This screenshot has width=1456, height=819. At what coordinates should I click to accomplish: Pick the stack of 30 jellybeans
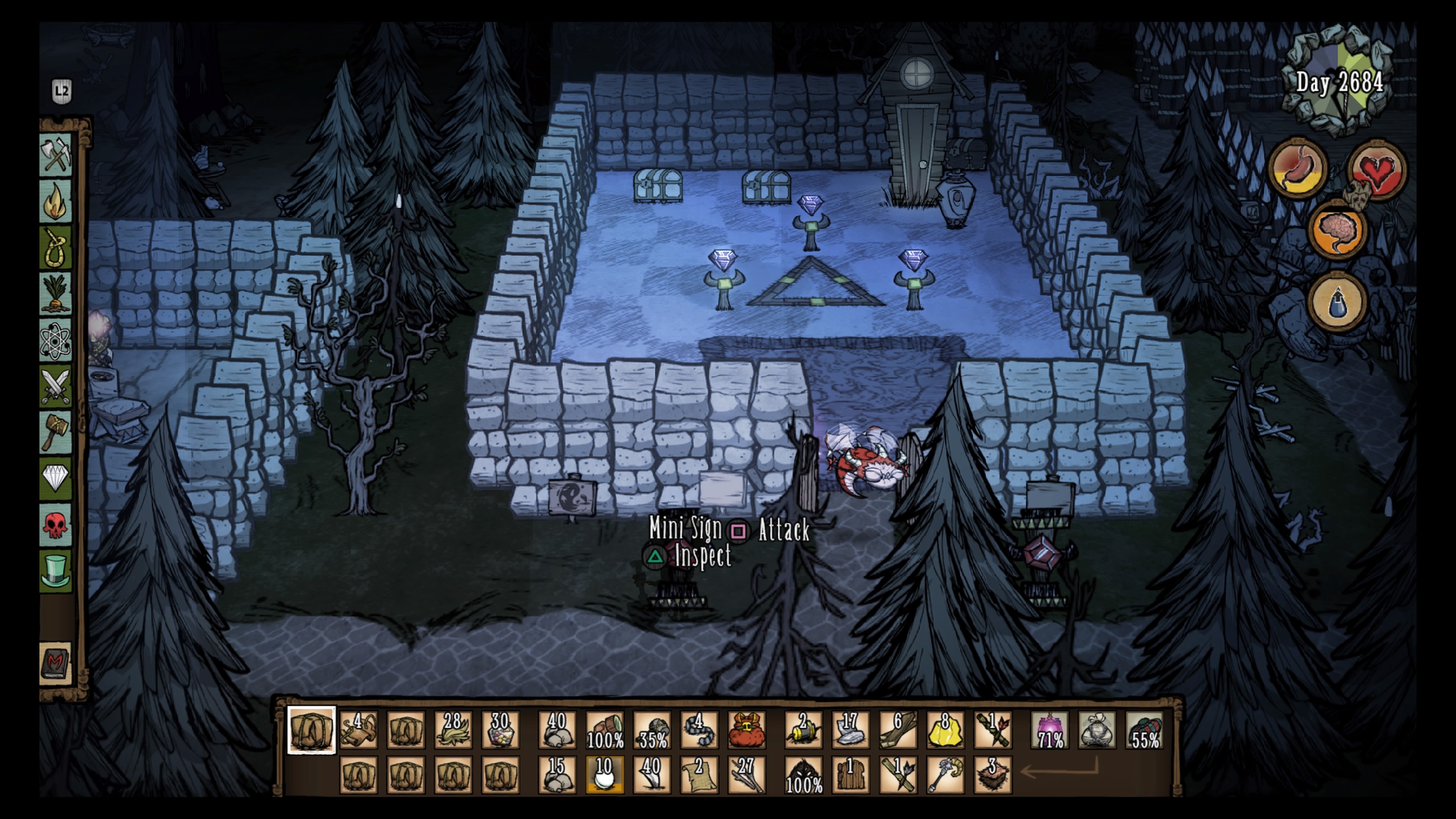pyautogui.click(x=500, y=730)
